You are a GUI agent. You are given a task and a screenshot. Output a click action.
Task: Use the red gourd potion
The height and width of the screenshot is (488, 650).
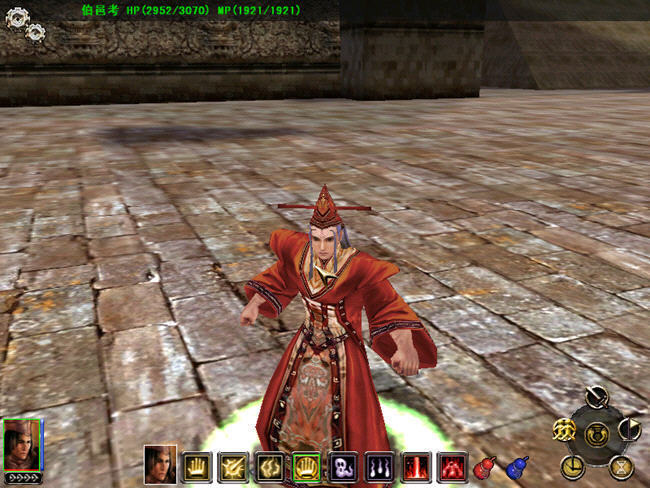(x=486, y=467)
